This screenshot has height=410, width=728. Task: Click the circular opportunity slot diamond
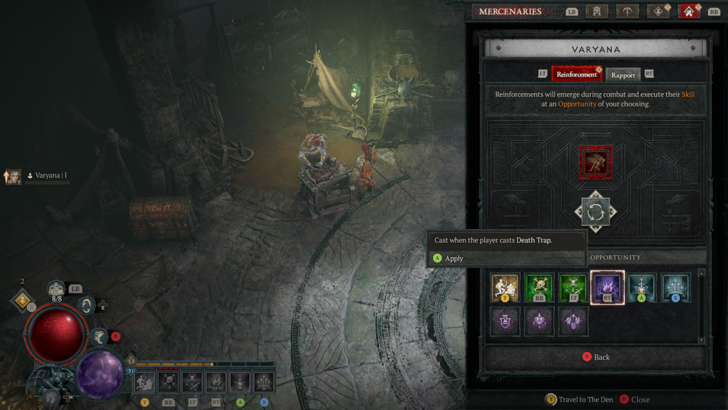point(595,212)
